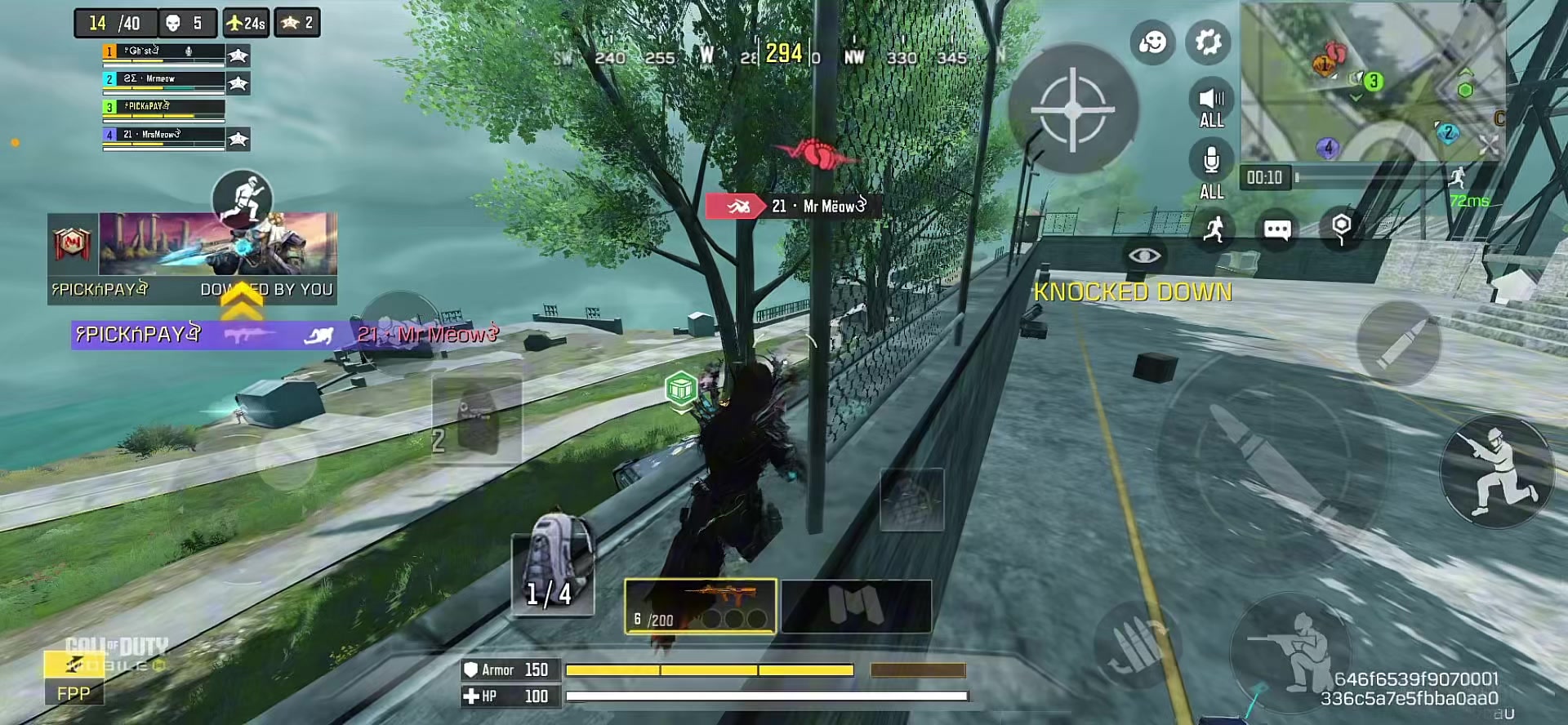Open the quick chat message bubble
Image resolution: width=1568 pixels, height=725 pixels.
[x=1277, y=229]
